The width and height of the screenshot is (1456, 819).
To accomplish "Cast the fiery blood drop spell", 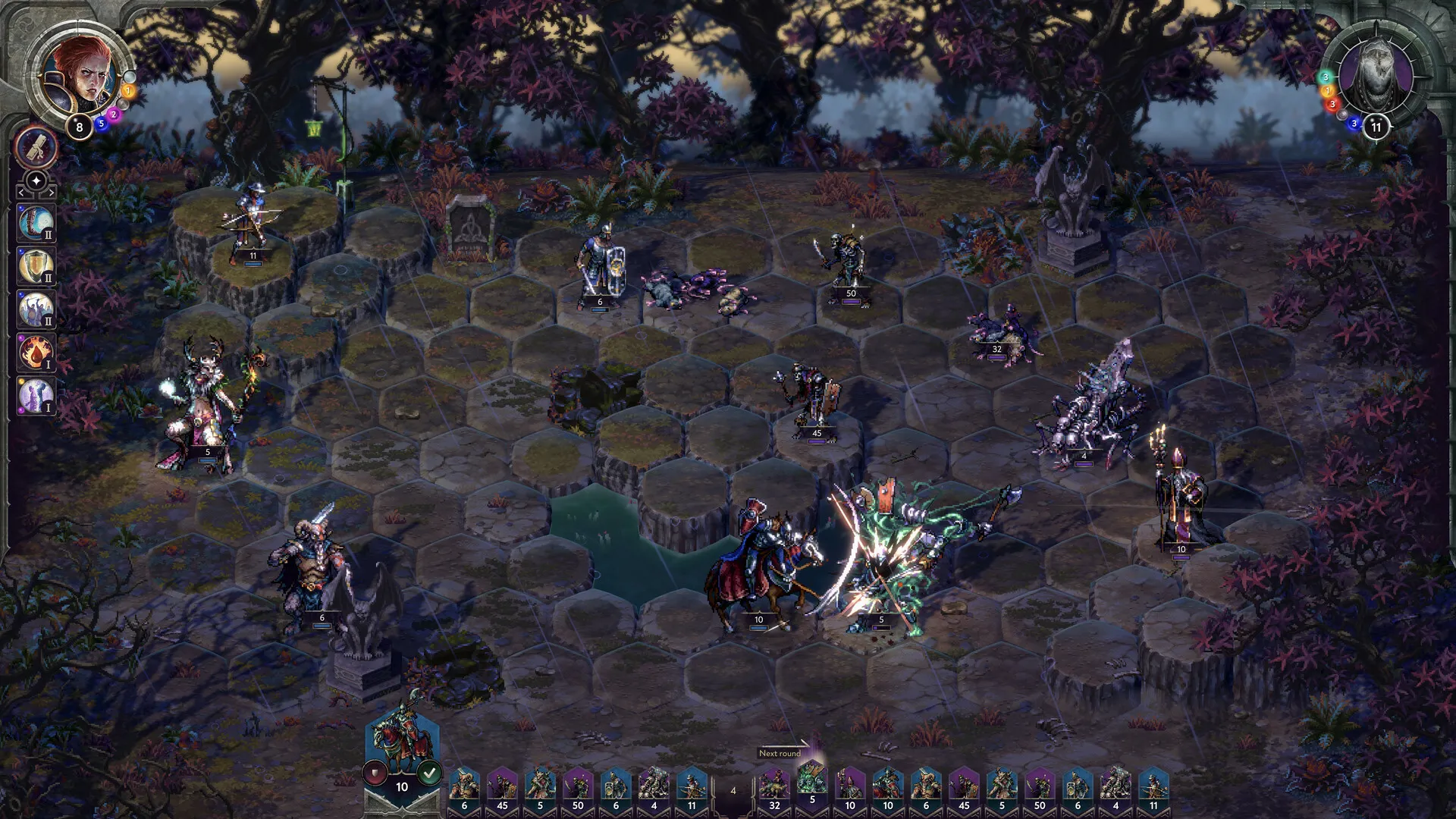I will 36,353.
